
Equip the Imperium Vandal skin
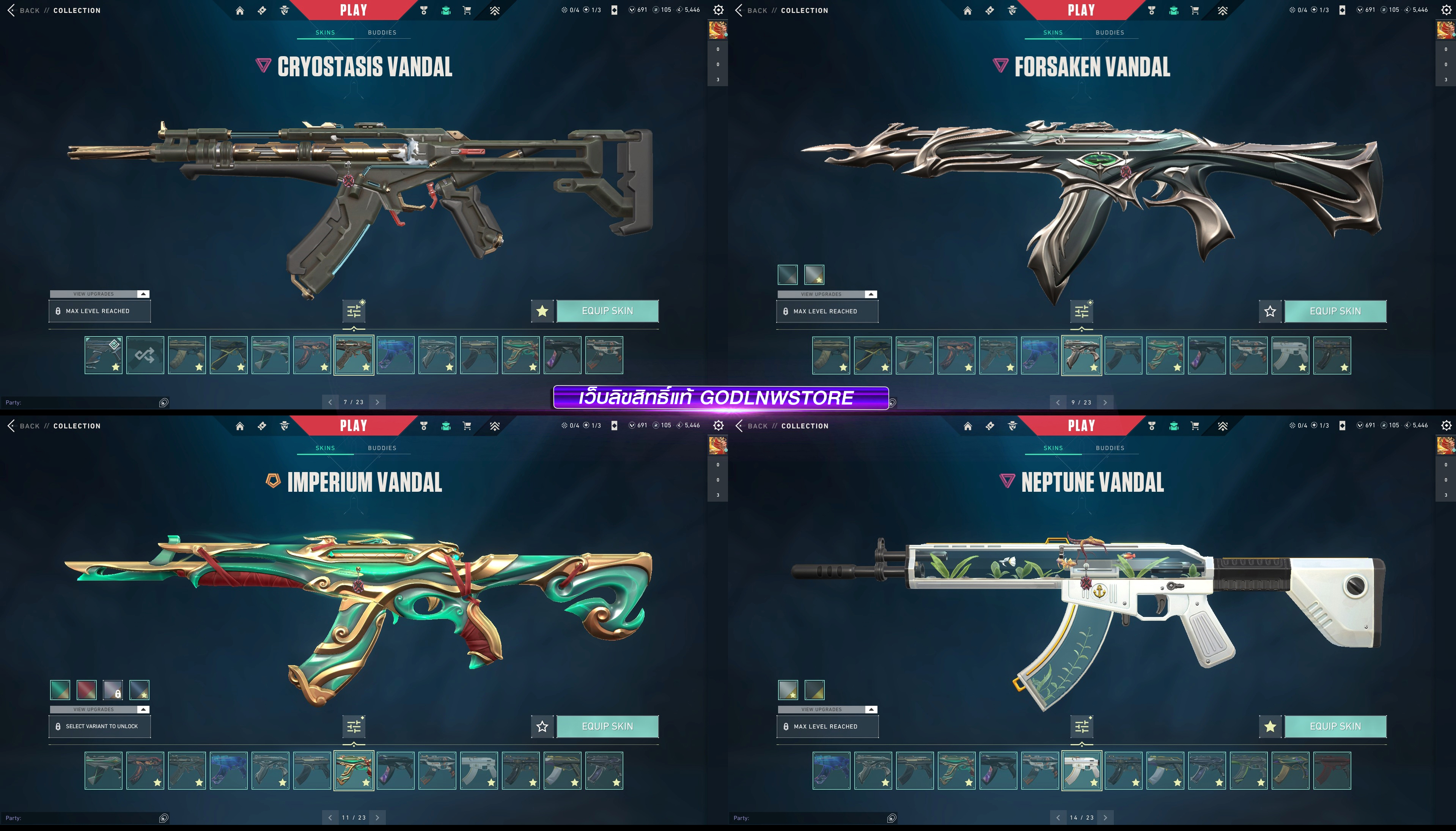(607, 726)
